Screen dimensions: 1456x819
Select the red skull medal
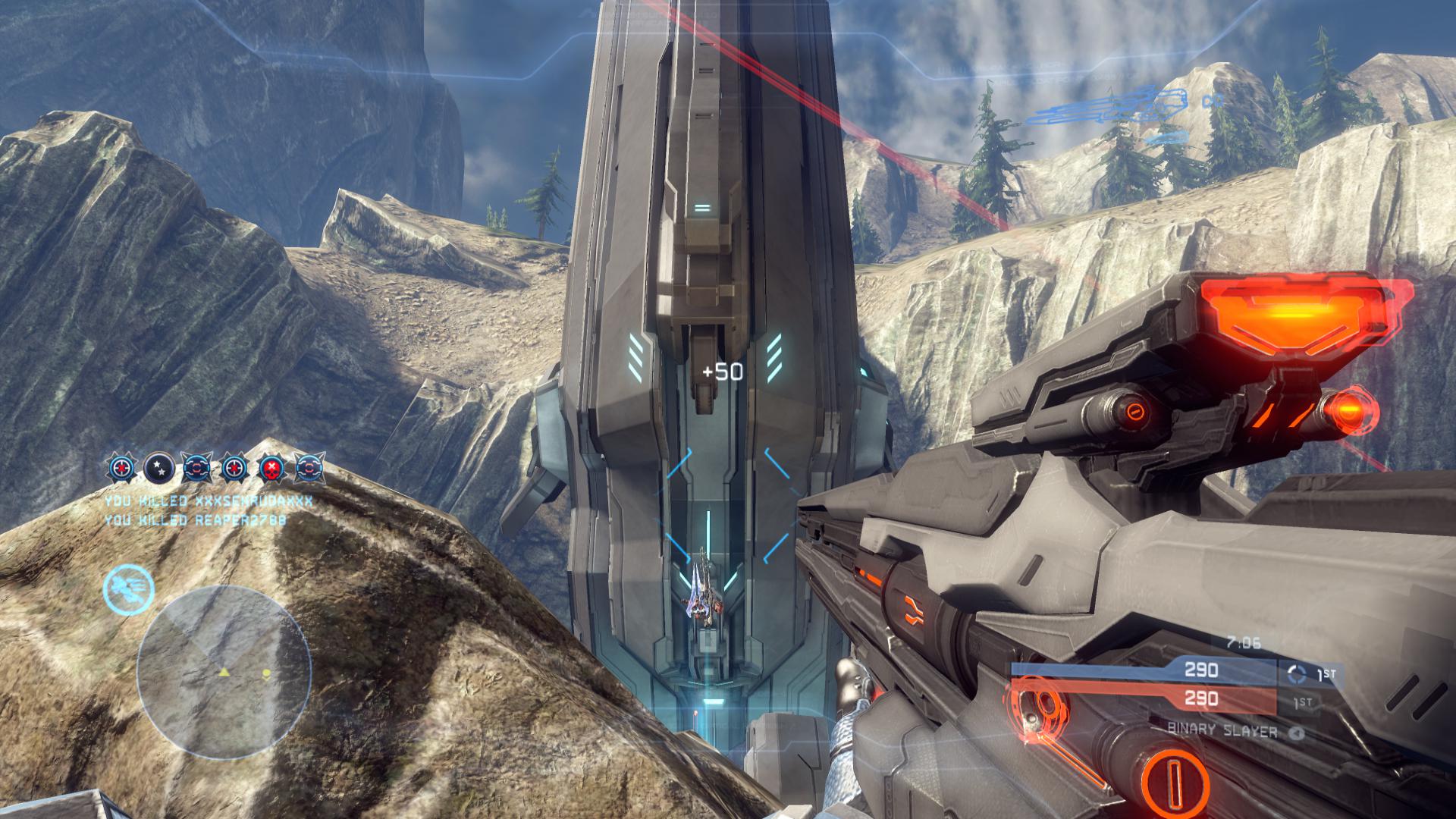click(x=271, y=469)
